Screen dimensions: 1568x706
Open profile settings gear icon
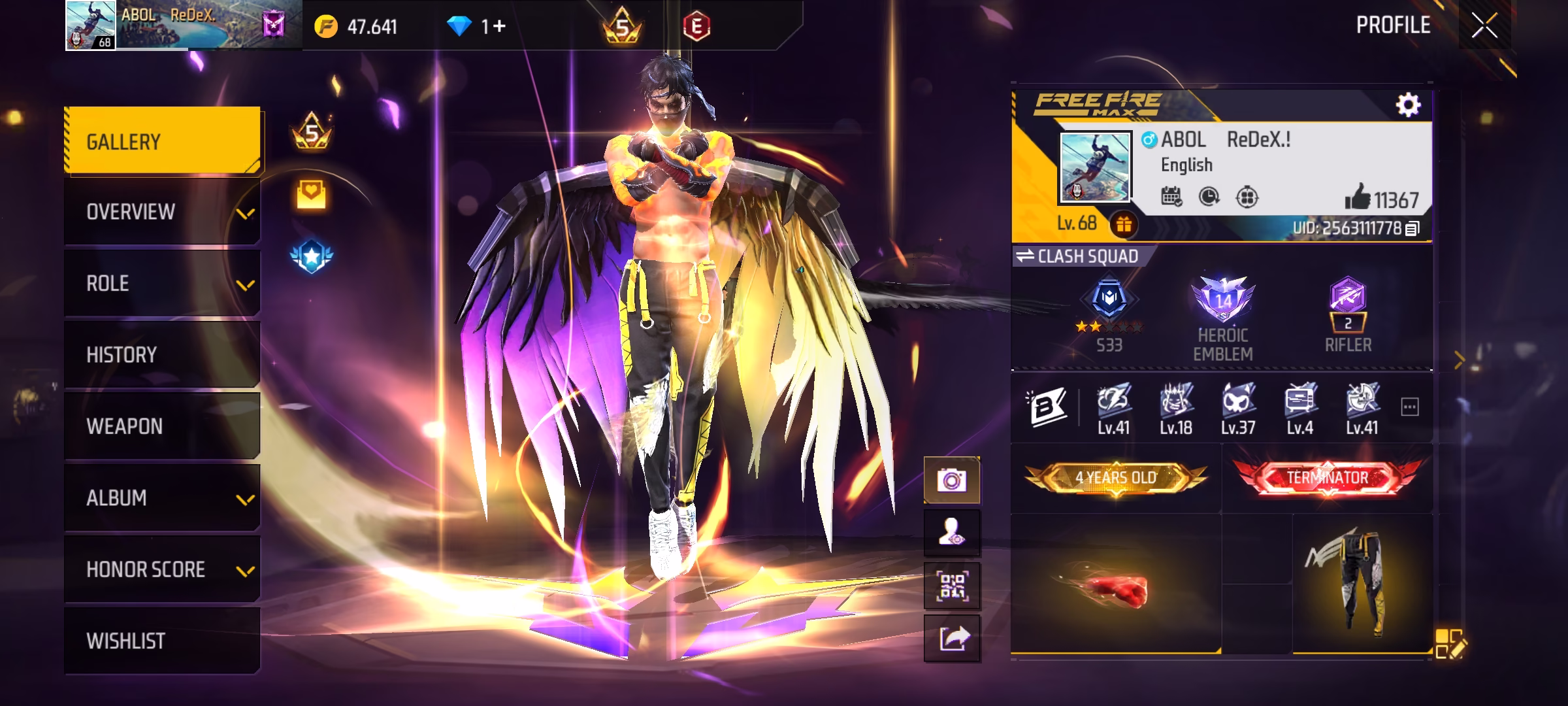click(1408, 105)
